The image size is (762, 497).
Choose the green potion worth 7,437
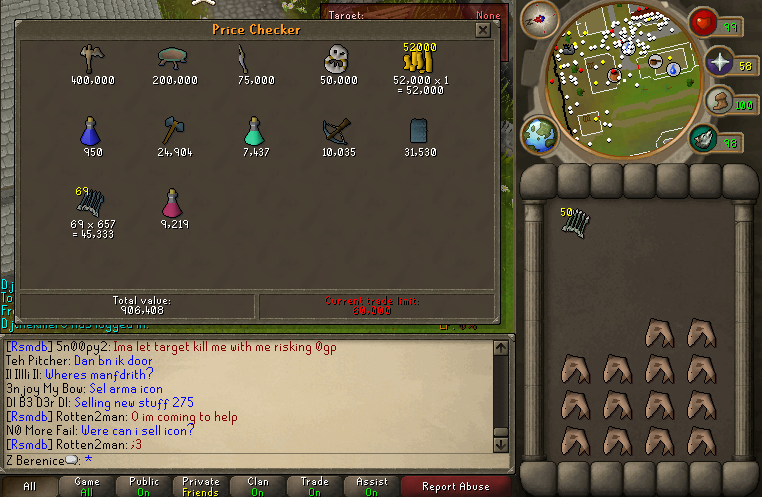255,130
